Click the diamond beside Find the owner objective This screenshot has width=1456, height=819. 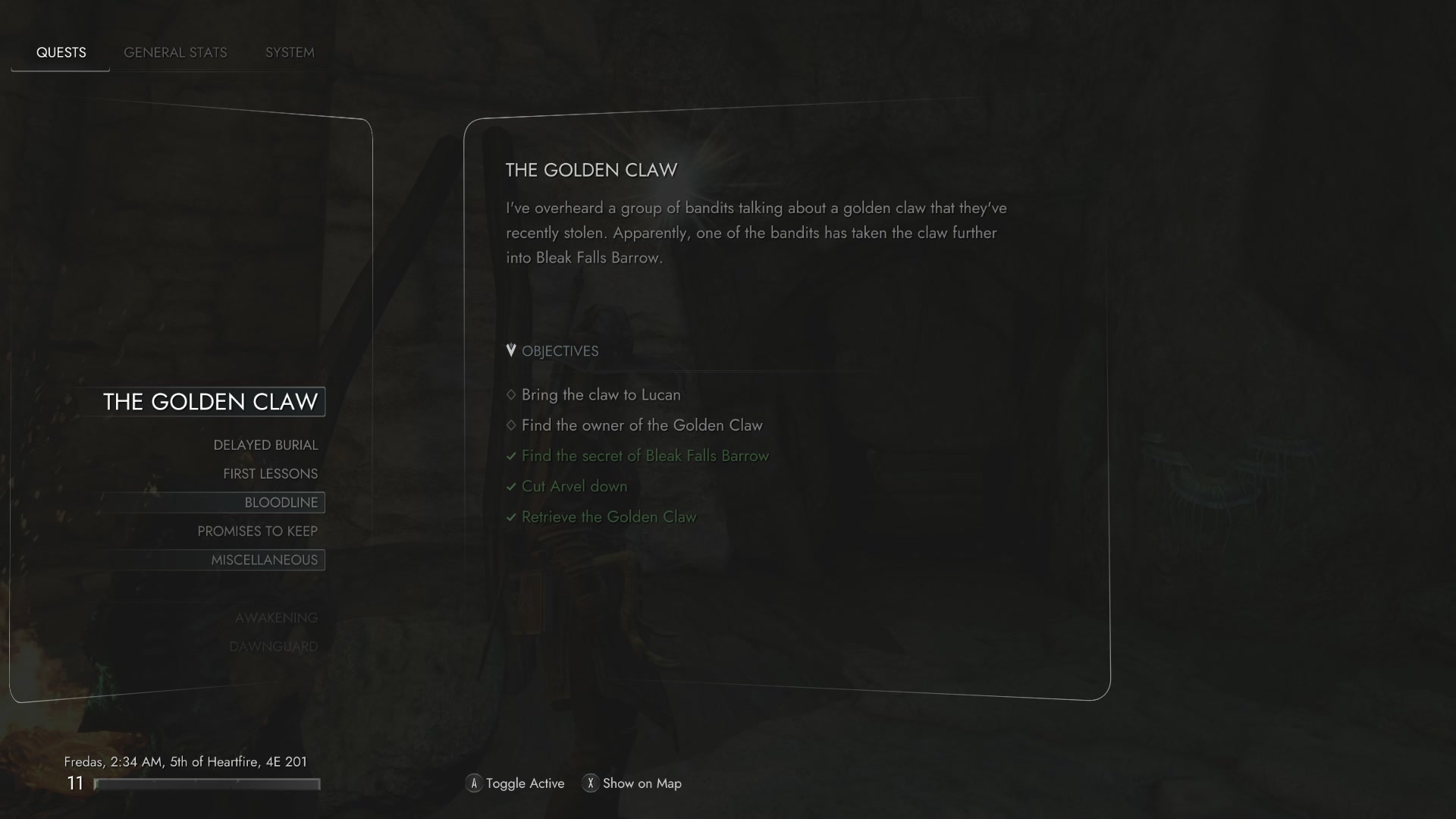coord(511,425)
